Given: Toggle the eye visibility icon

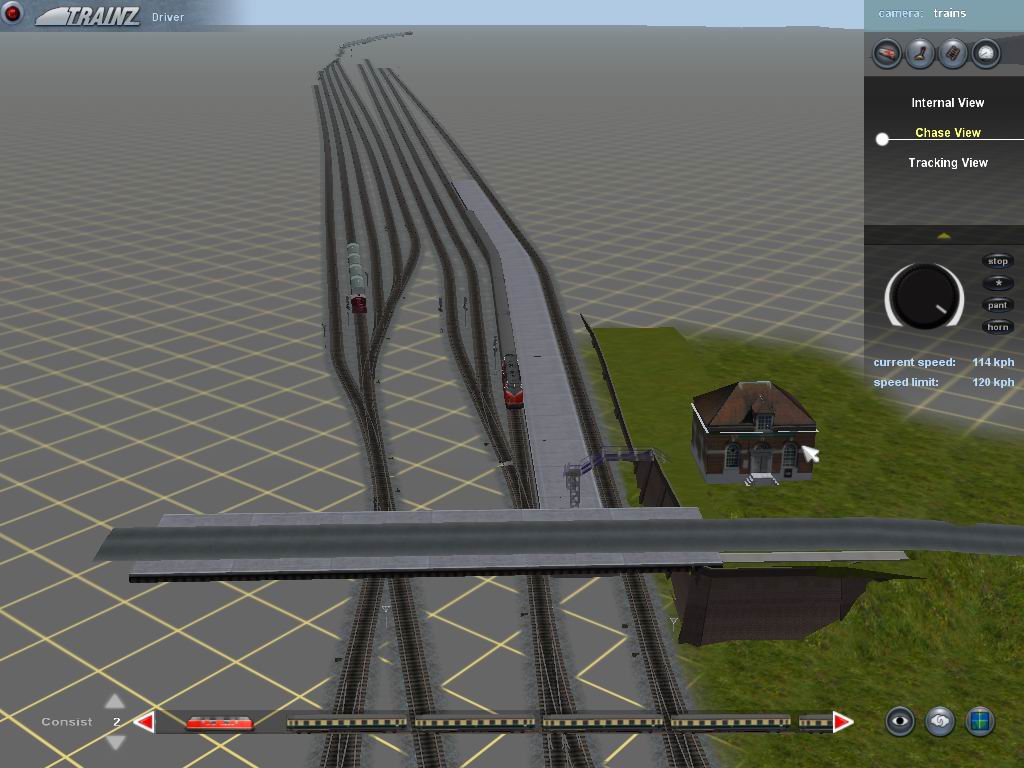Looking at the screenshot, I should tap(900, 721).
